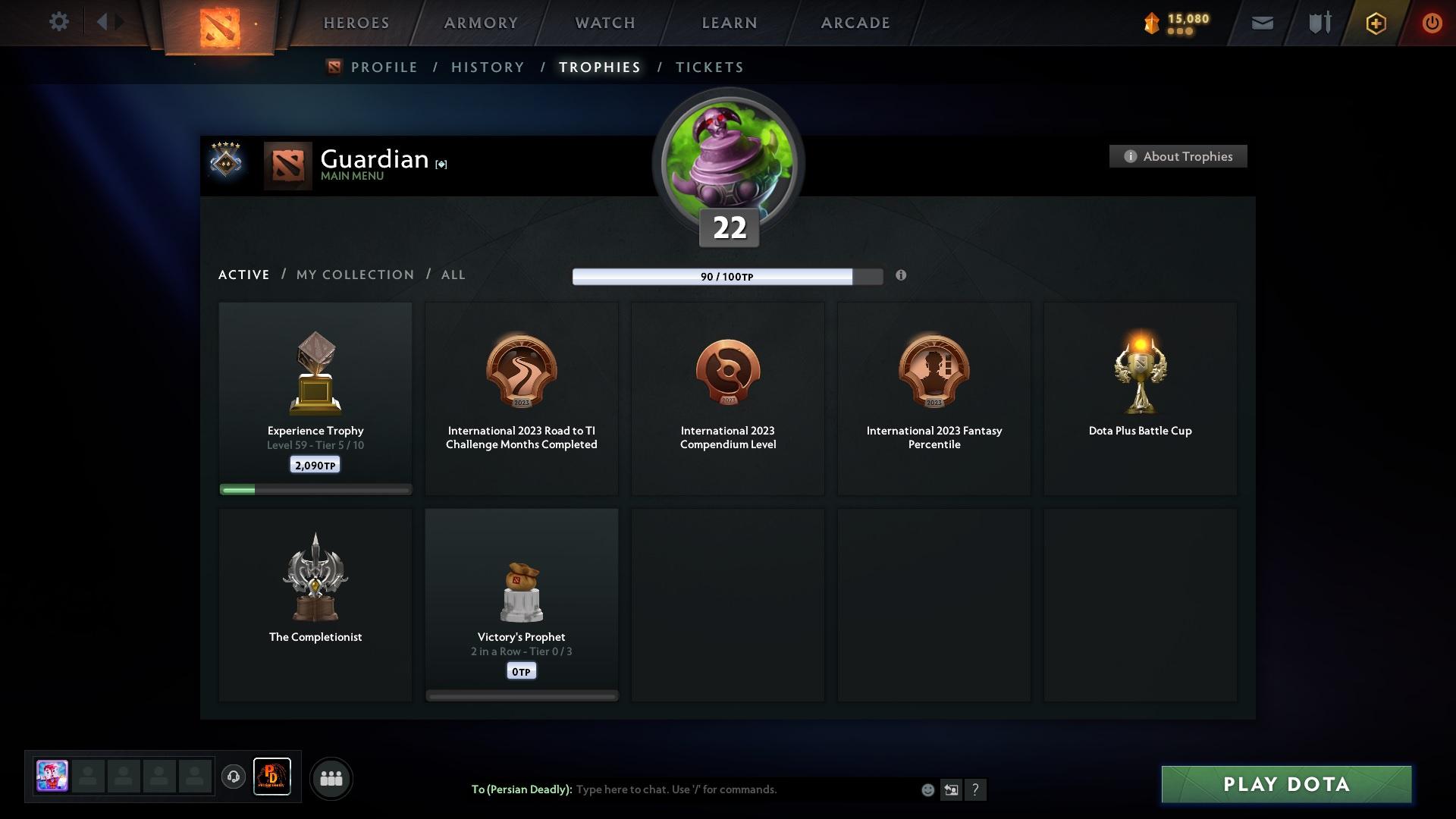Switch to the TROPHIES tab
The height and width of the screenshot is (819, 1456).
click(598, 67)
